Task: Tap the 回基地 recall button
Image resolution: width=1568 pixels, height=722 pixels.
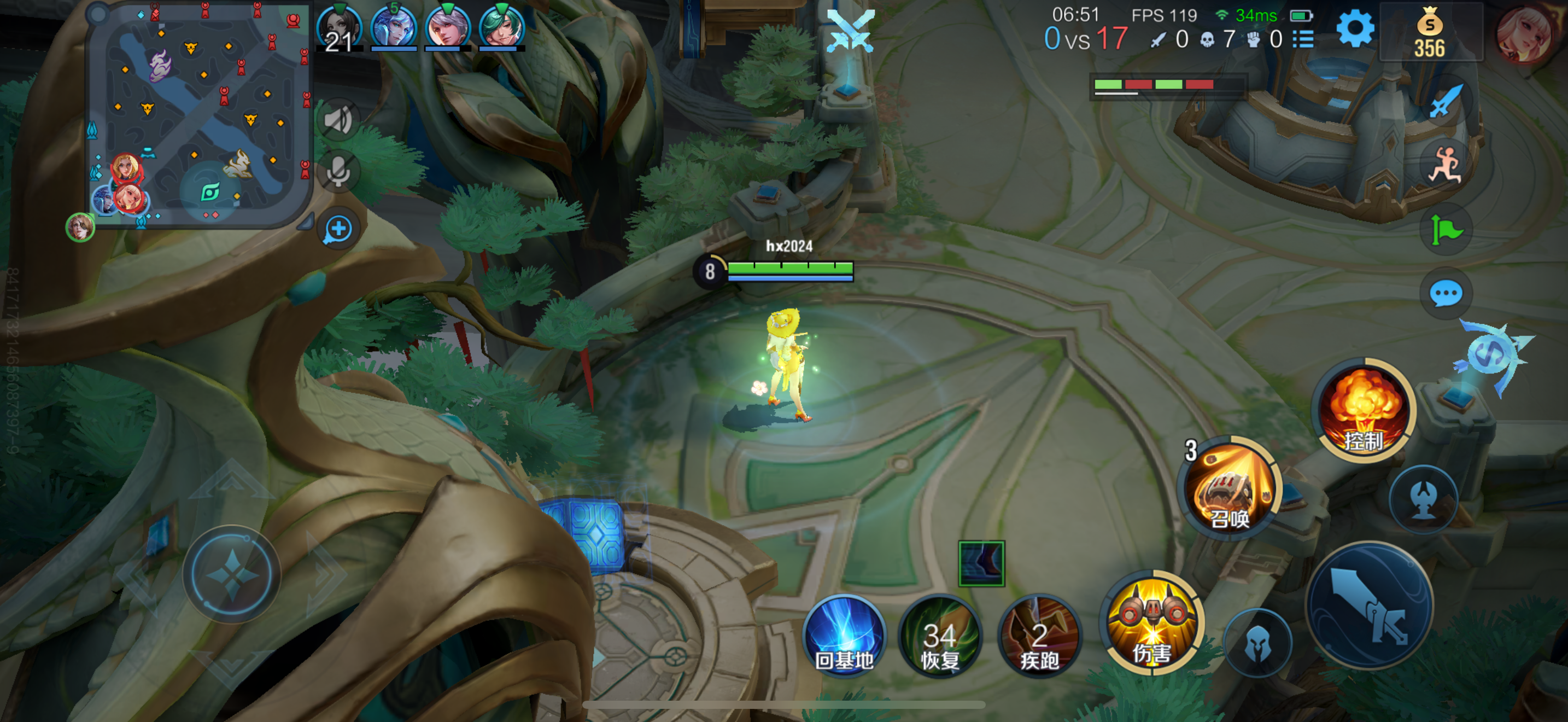Action: pyautogui.click(x=844, y=636)
